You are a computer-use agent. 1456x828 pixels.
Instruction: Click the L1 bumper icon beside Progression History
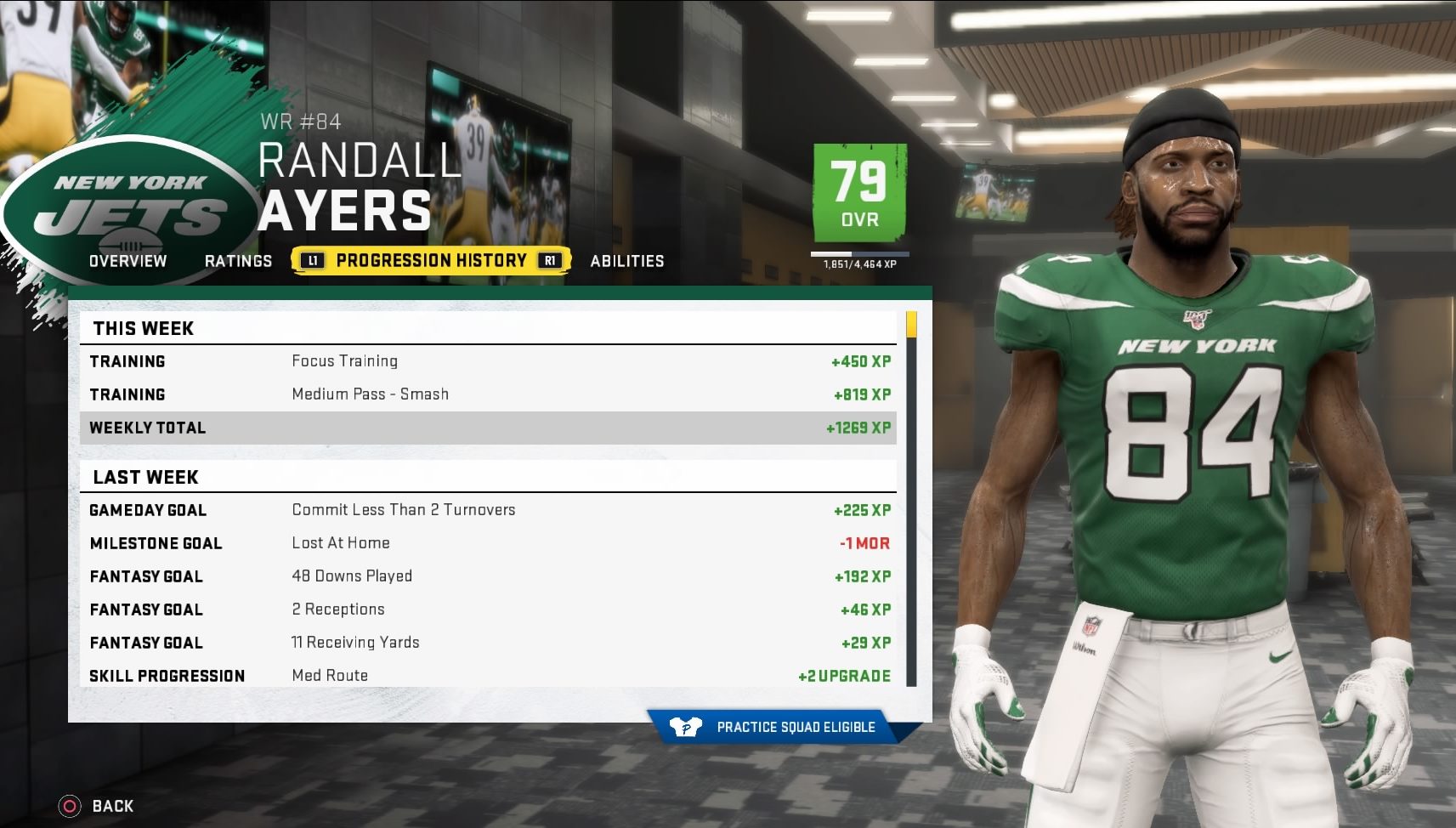[x=312, y=260]
